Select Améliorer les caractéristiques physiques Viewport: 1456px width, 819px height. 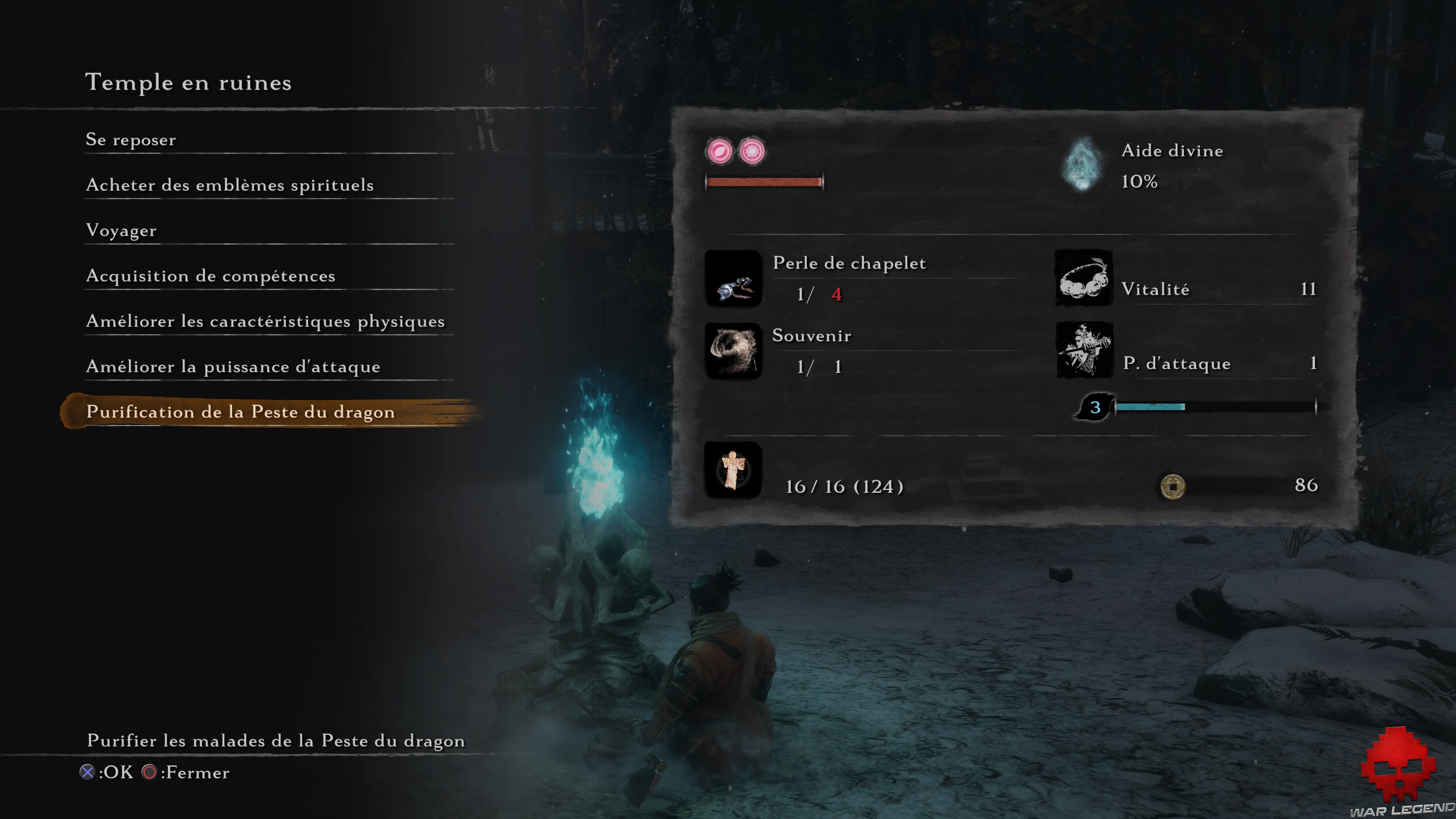(x=265, y=321)
